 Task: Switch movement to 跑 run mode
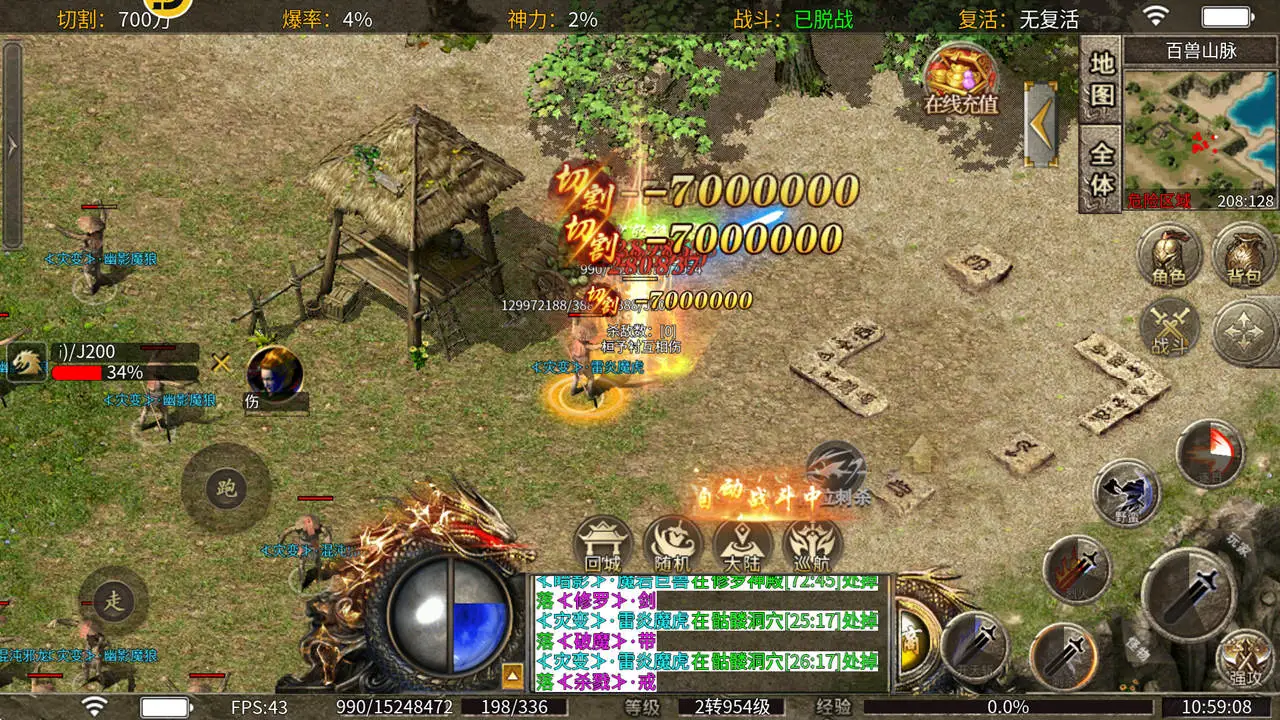226,488
